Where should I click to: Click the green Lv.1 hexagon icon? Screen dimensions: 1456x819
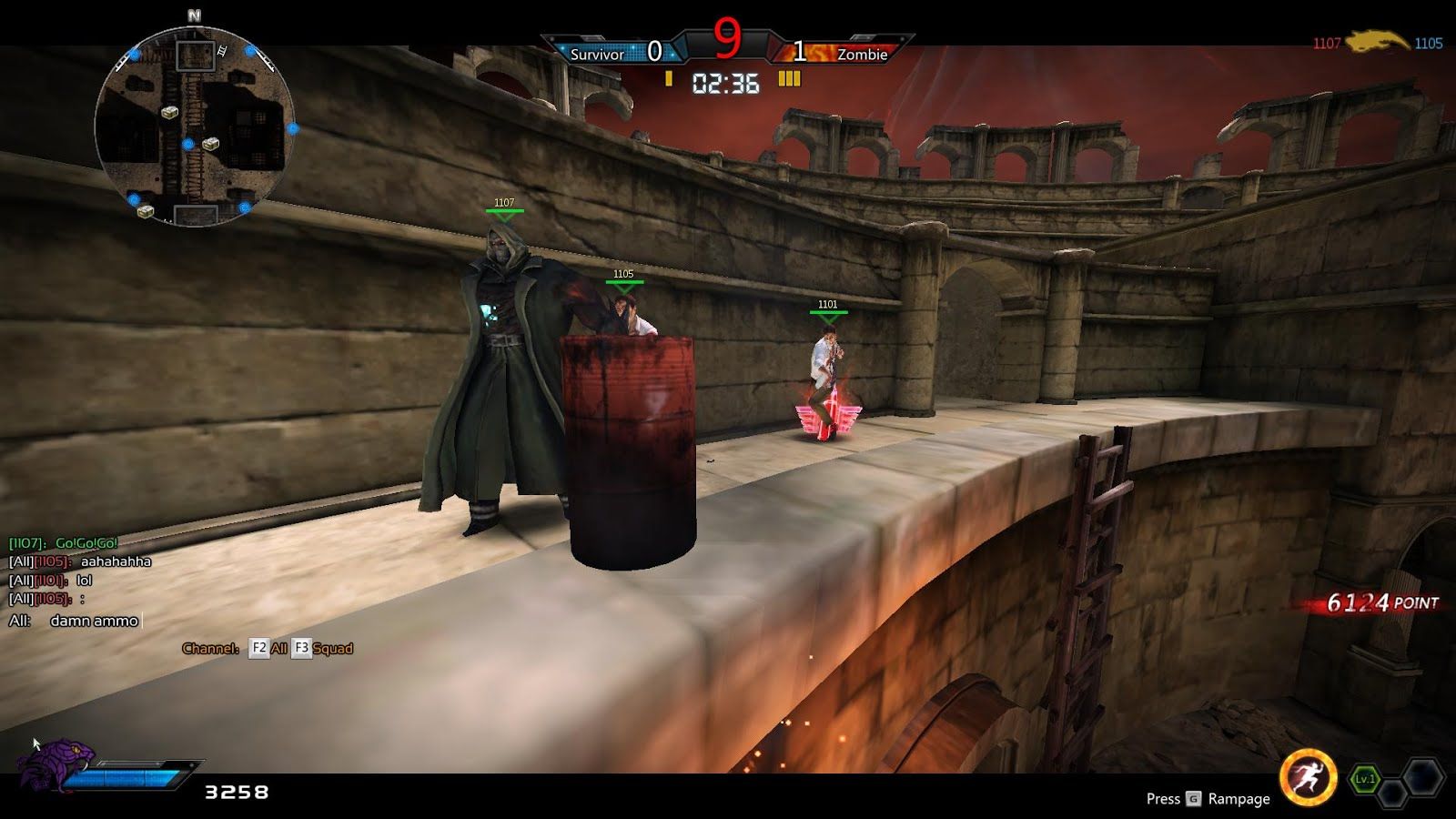1364,779
